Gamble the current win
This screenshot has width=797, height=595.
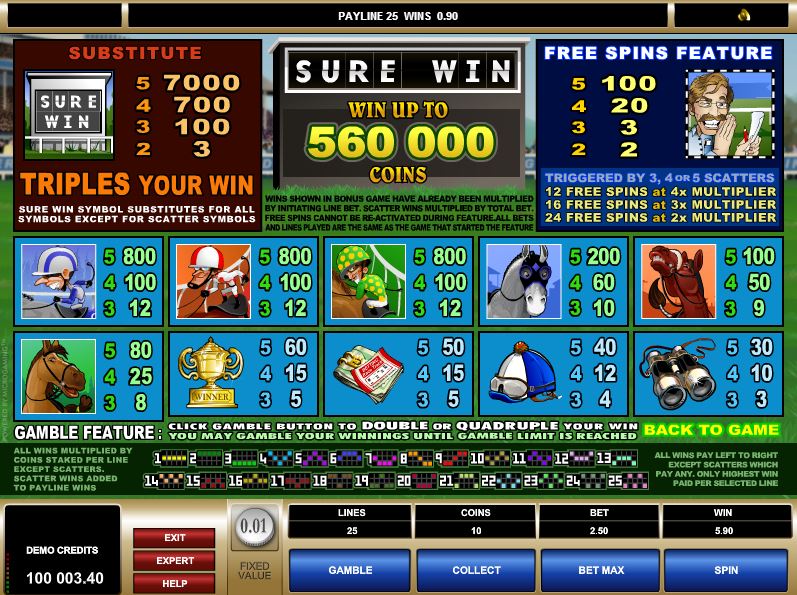tap(350, 570)
